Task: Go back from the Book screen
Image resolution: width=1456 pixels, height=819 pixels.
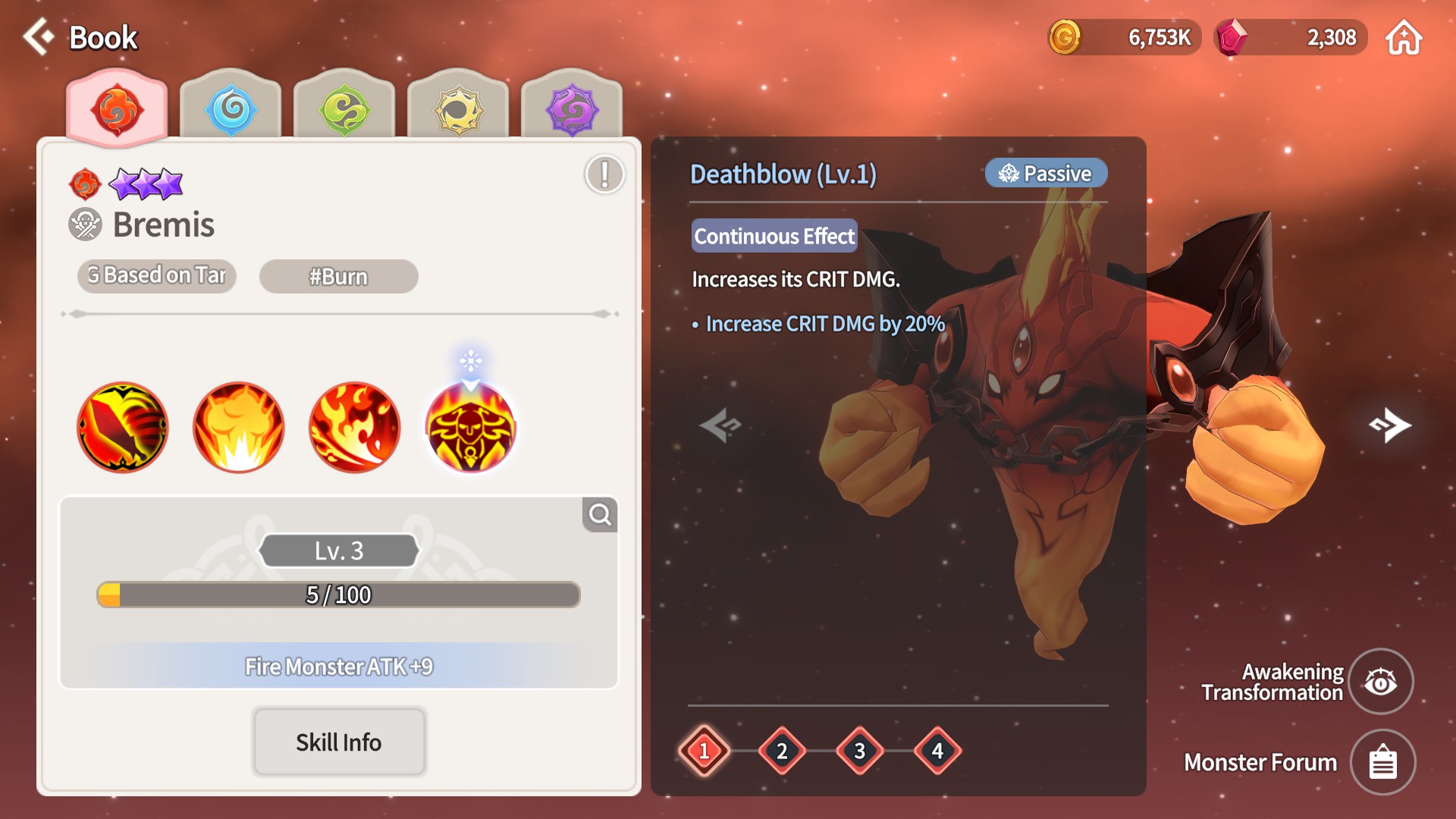Action: [x=39, y=37]
